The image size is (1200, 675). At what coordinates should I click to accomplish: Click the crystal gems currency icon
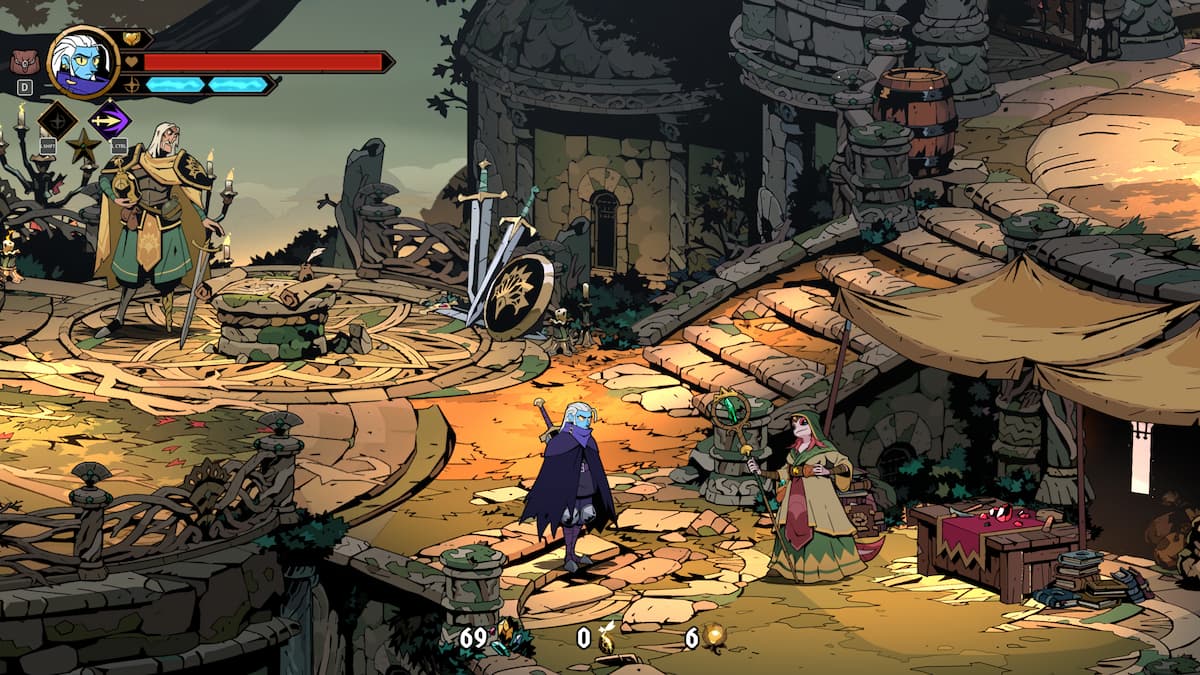coord(508,636)
